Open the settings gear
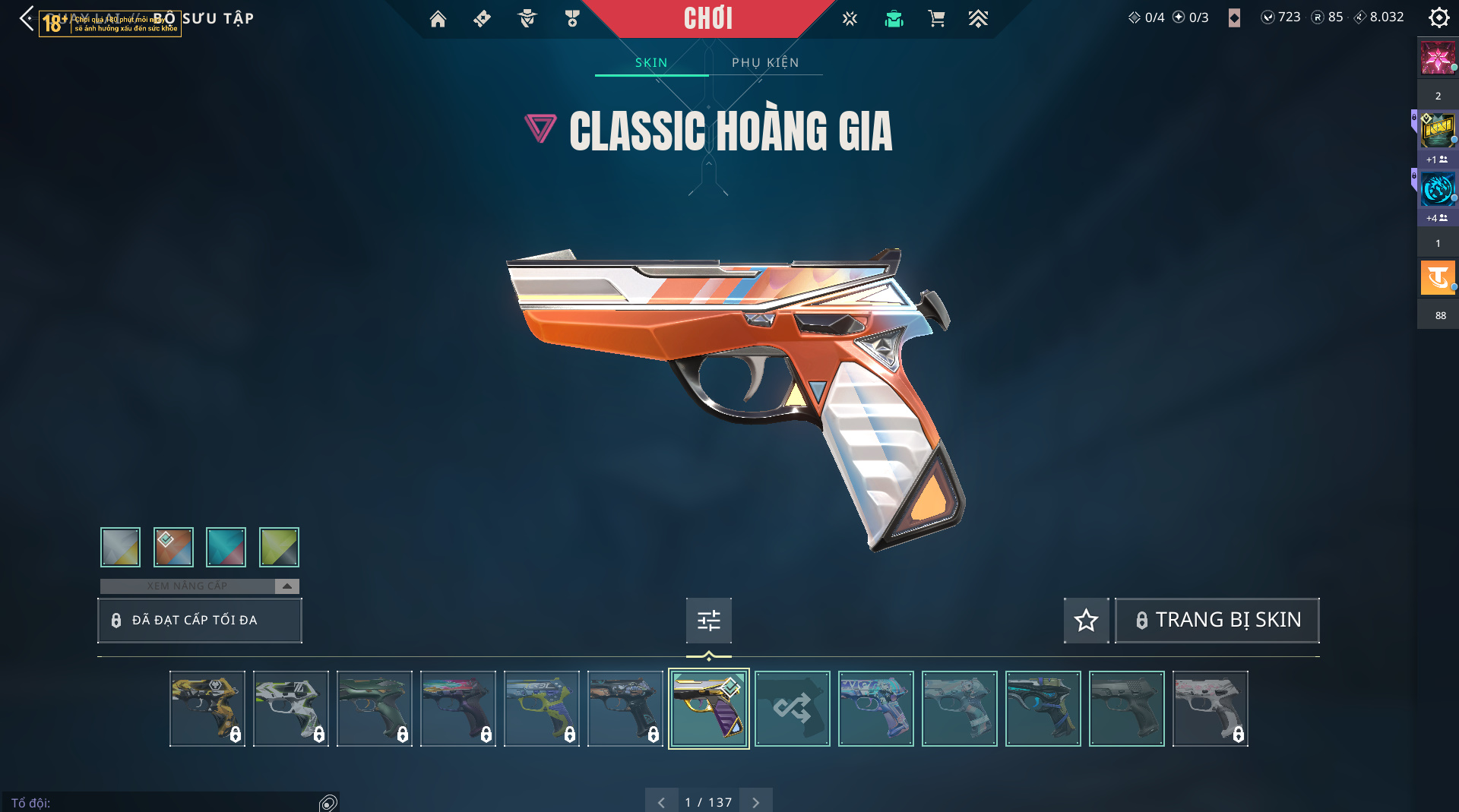This screenshot has height=812, width=1459. 1438,17
